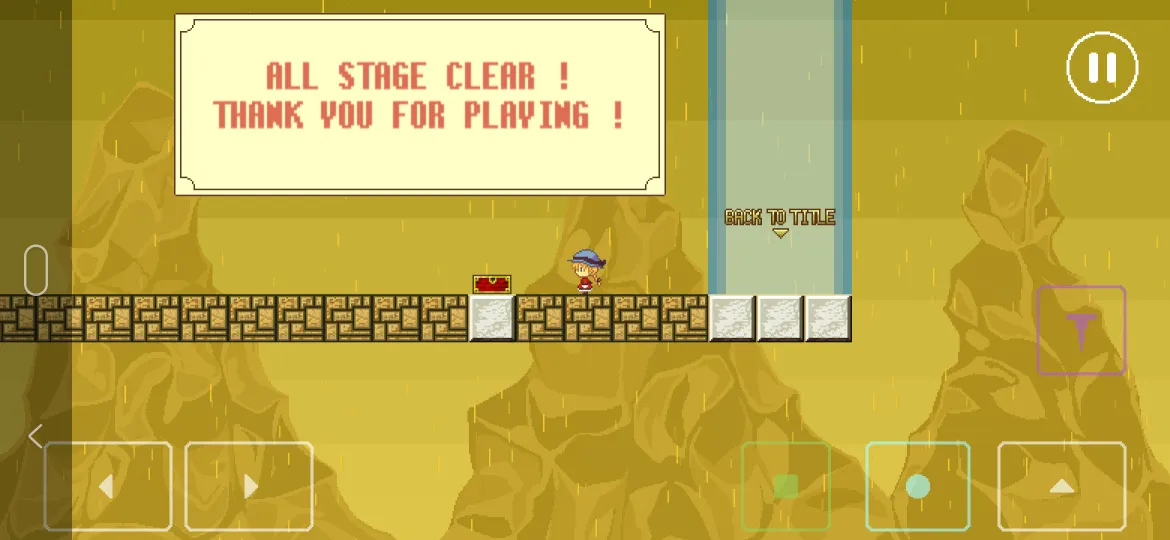This screenshot has height=540, width=1170.
Task: Tap the up arrow jump button
Action: (x=1061, y=486)
